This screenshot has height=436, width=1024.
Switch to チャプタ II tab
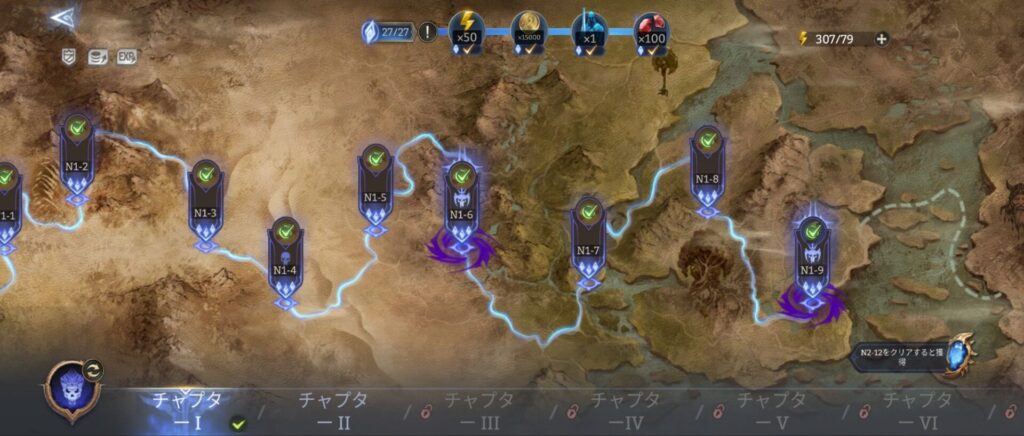click(x=333, y=410)
